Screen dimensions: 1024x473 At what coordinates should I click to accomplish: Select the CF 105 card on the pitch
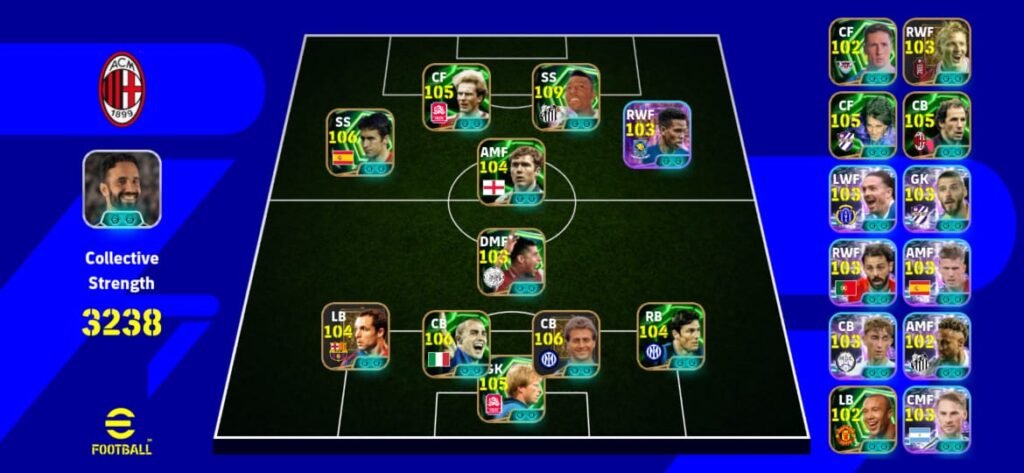(x=456, y=98)
